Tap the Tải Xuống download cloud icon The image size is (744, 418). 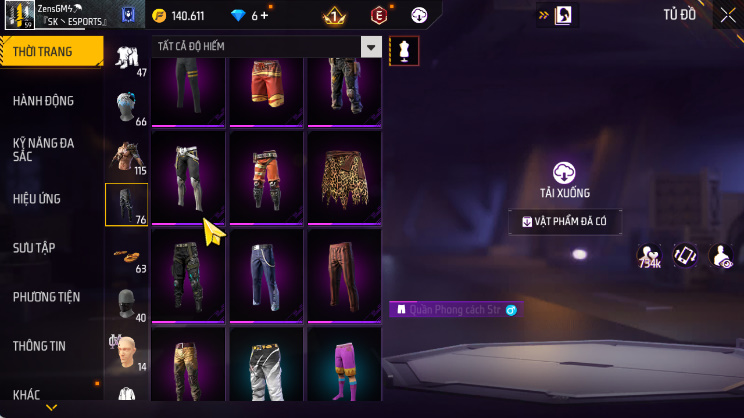tap(565, 171)
